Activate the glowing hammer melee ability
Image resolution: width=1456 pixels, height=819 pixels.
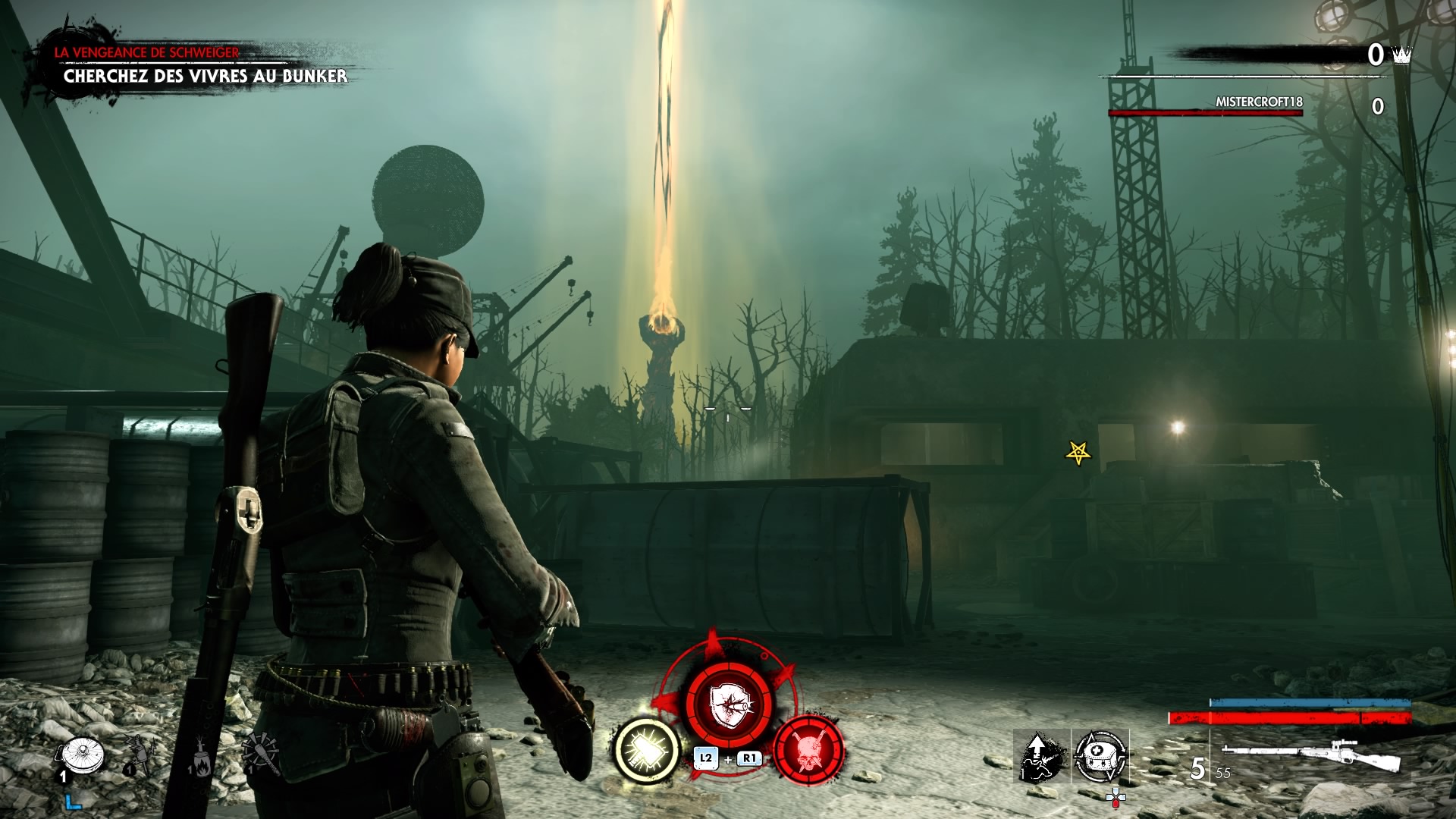pos(646,751)
